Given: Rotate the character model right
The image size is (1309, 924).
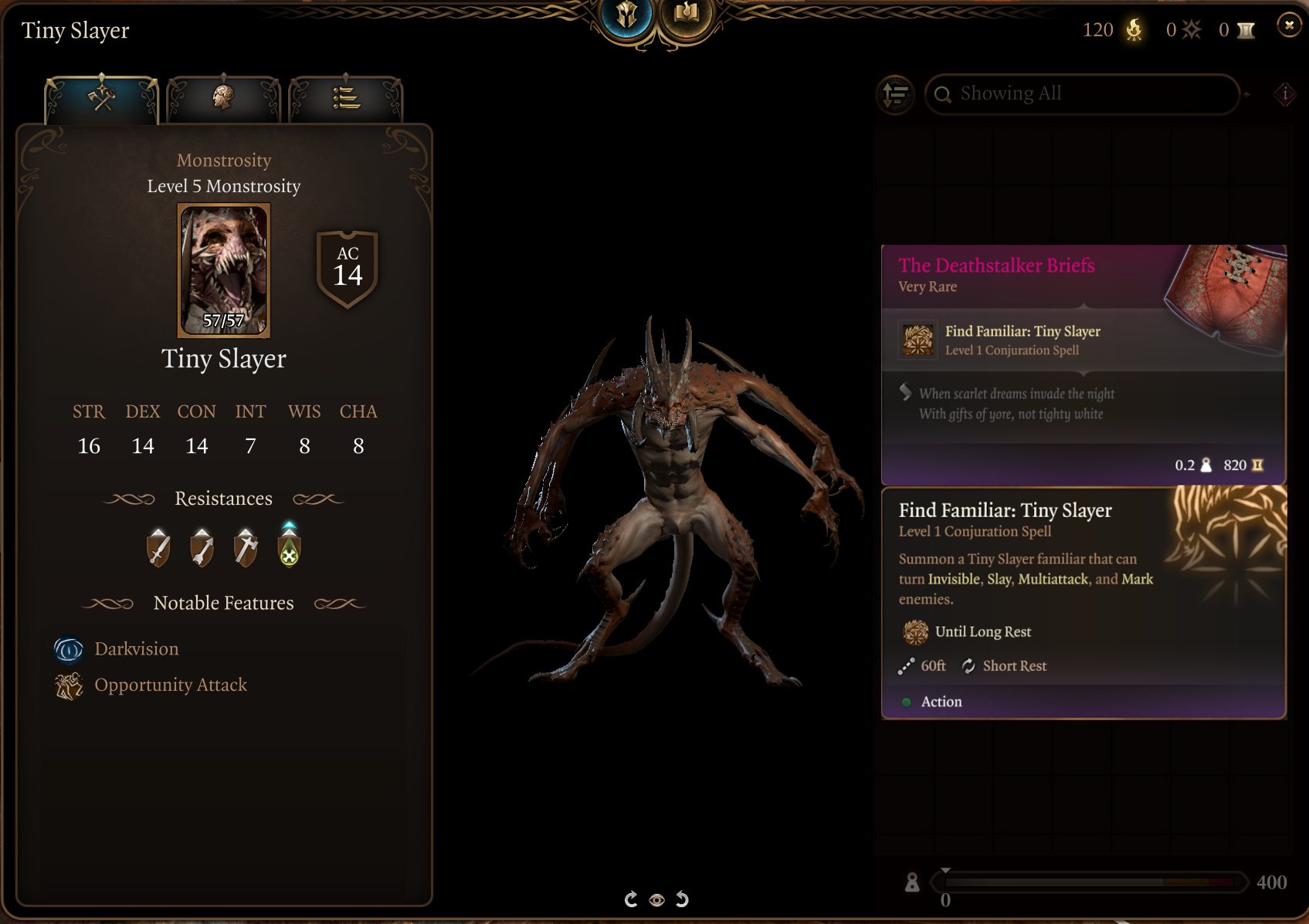Looking at the screenshot, I should (x=682, y=899).
